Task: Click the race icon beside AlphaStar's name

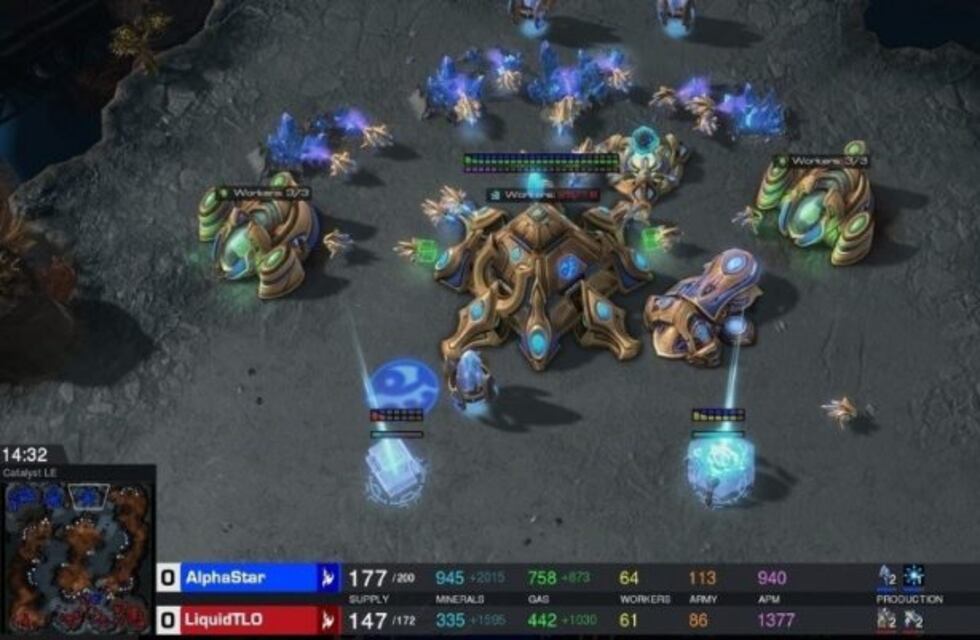Action: [328, 578]
